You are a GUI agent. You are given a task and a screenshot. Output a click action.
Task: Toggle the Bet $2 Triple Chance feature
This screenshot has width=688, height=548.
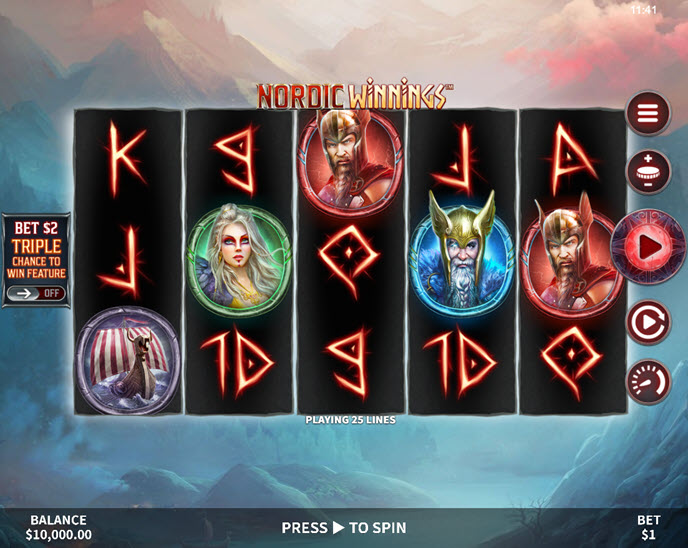36,294
